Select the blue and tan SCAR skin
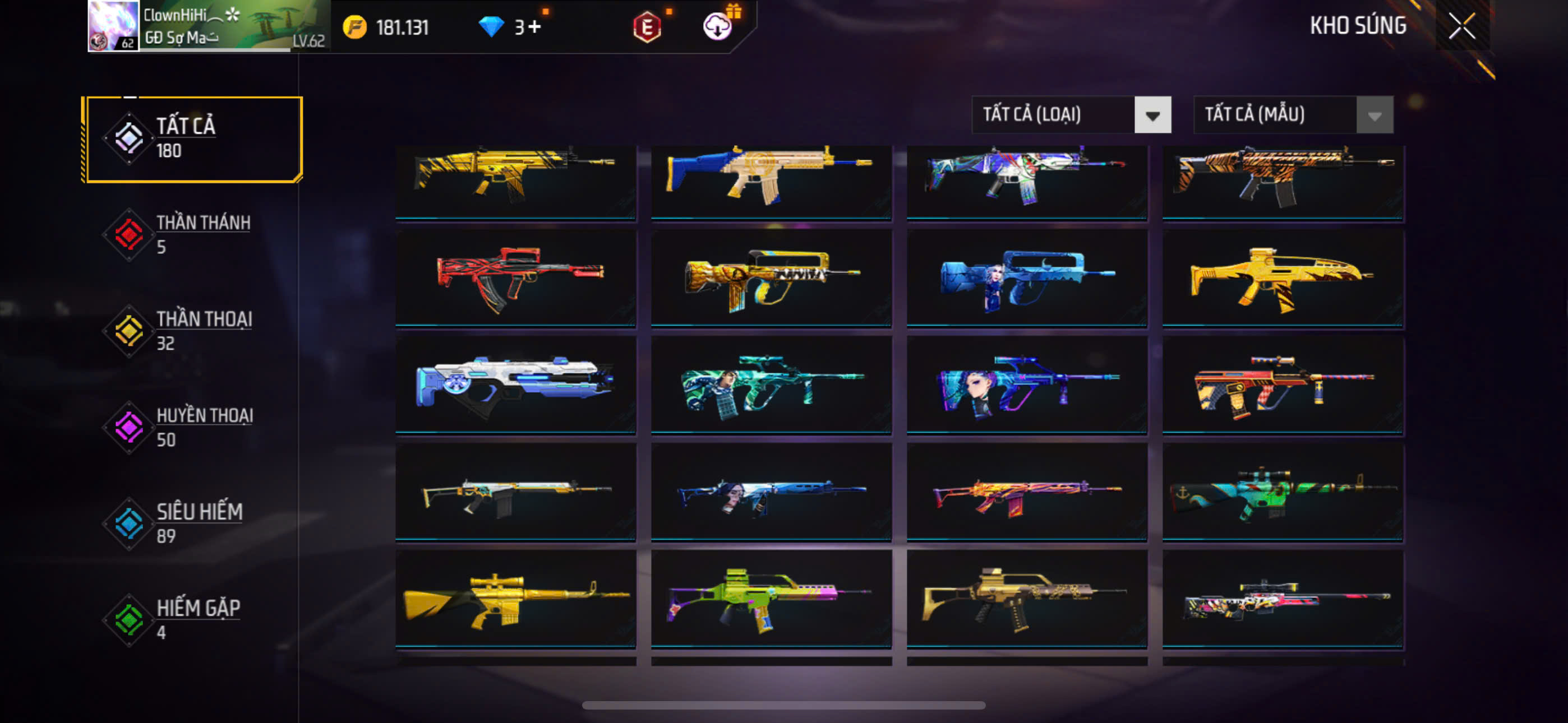 [x=771, y=180]
